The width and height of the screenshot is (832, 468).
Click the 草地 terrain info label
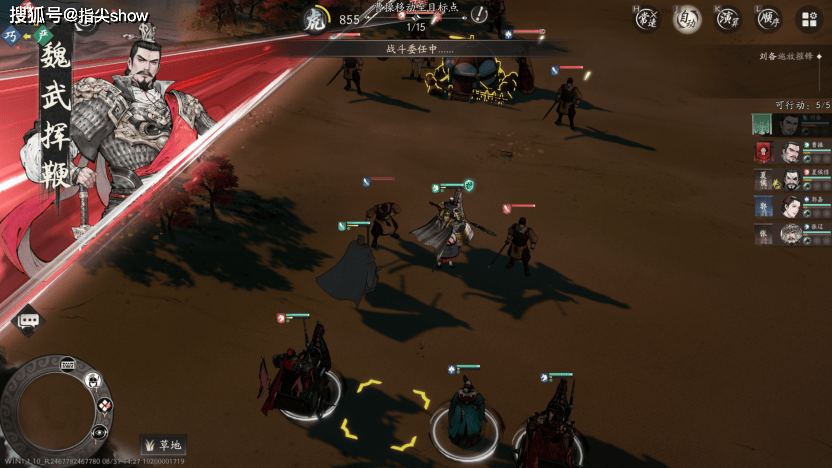(x=164, y=445)
